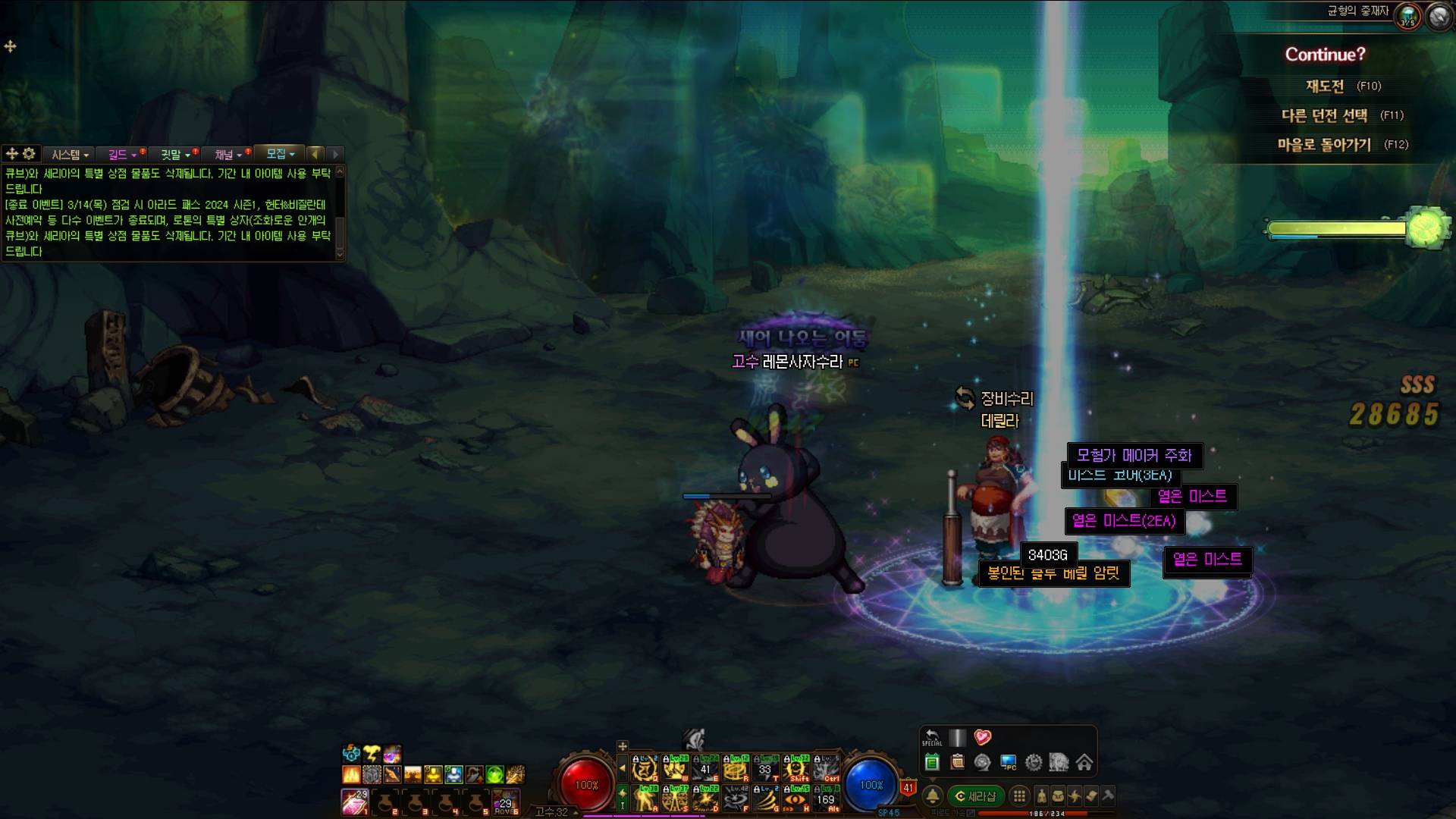The height and width of the screenshot is (819, 1456).
Task: Open the PC monitor icon
Action: tap(1008, 762)
